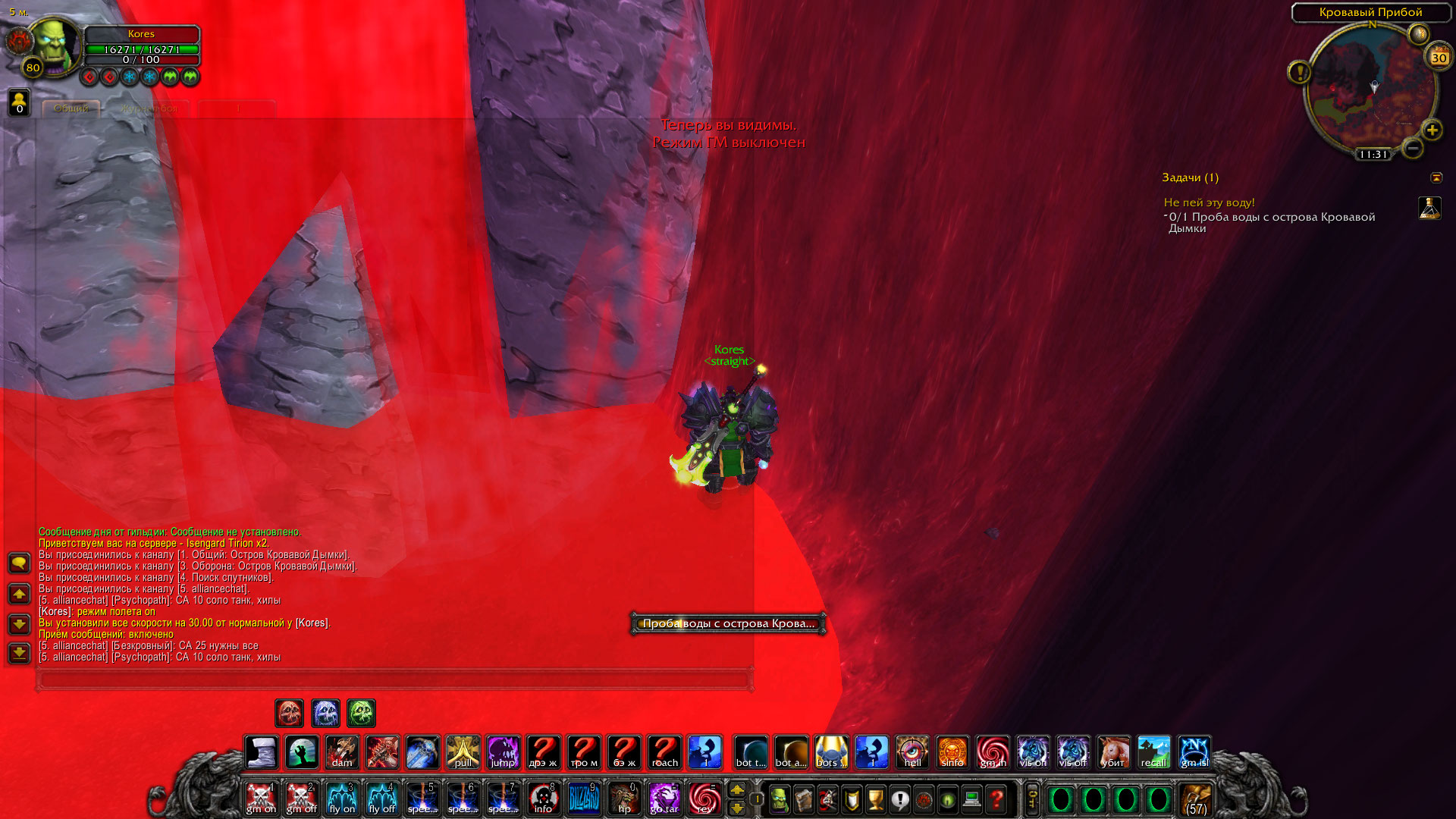Open the backpack showing (57) slots
The width and height of the screenshot is (1456, 819).
pos(1196,799)
